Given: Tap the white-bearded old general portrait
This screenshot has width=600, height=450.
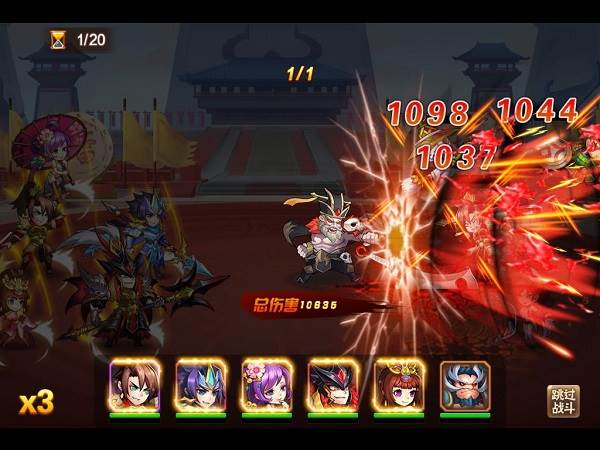Looking at the screenshot, I should (465, 384).
